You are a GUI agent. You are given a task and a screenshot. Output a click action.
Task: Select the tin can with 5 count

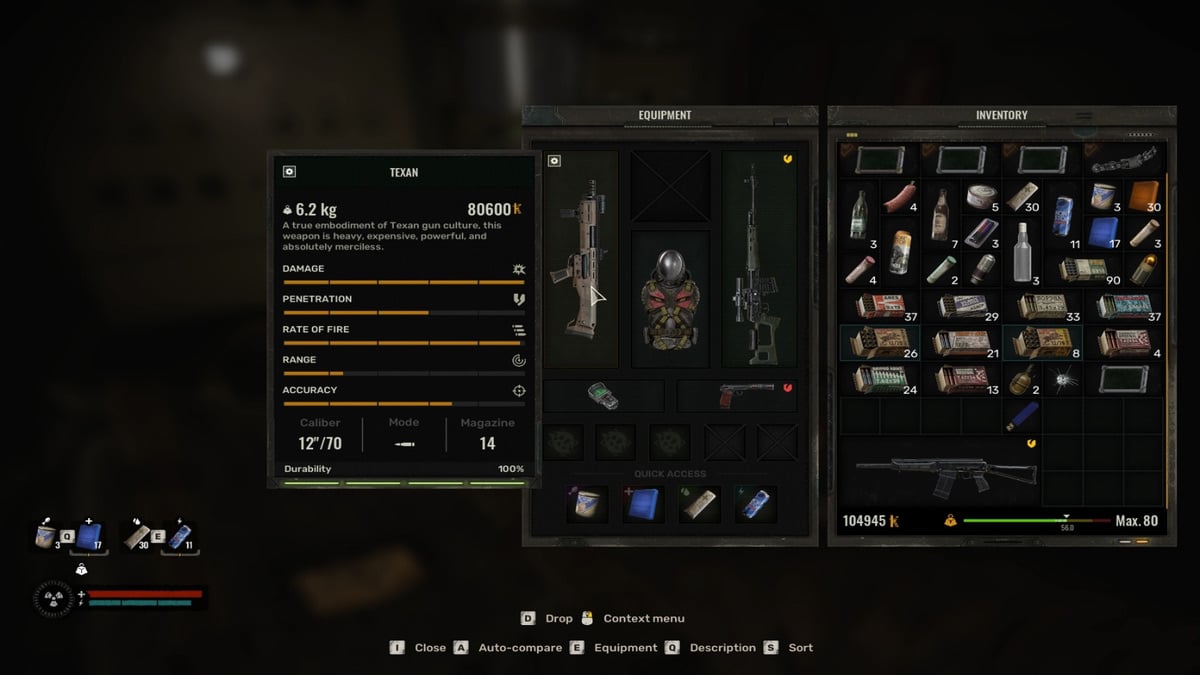981,197
